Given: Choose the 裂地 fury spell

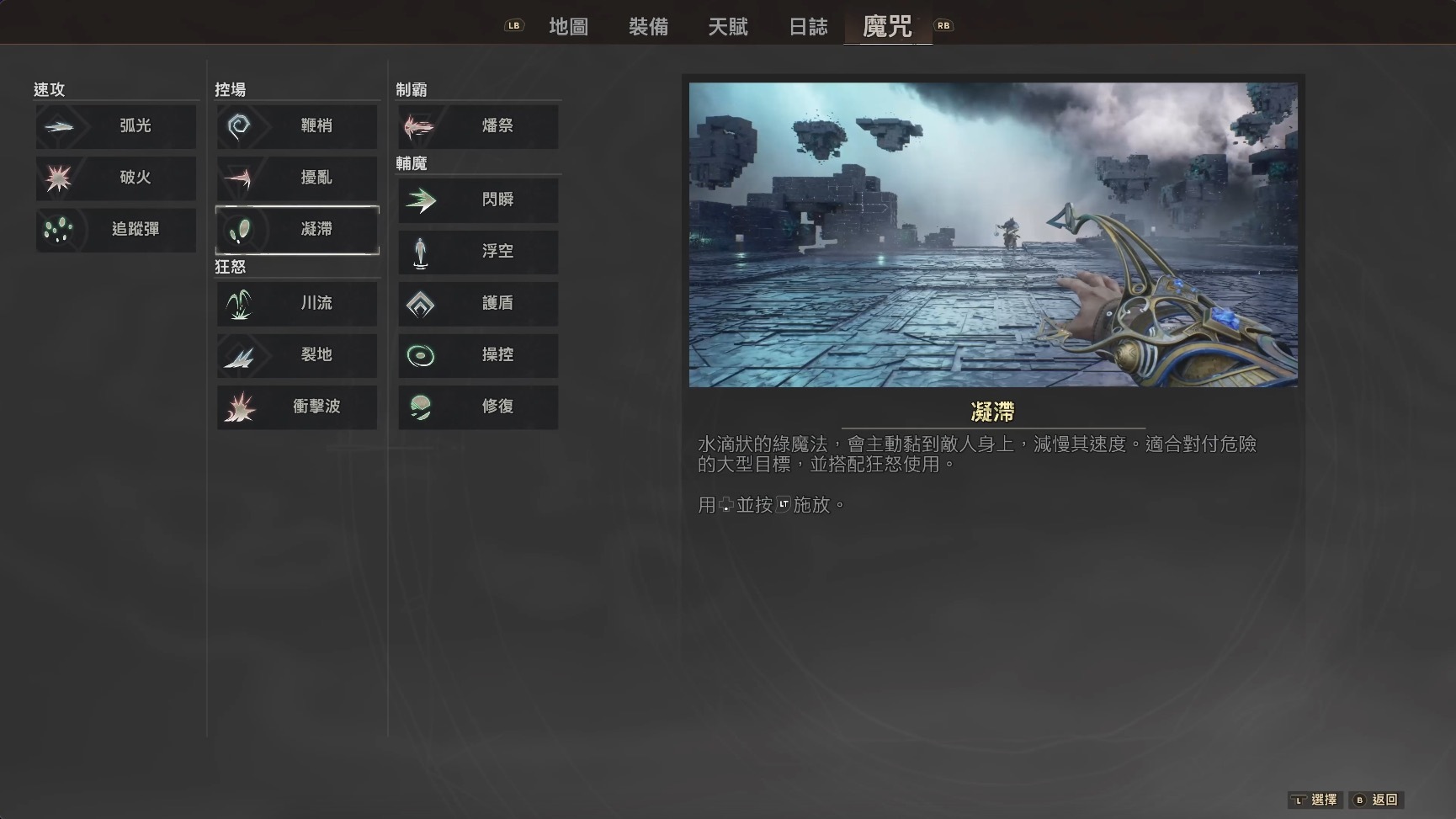Looking at the screenshot, I should click(x=296, y=355).
